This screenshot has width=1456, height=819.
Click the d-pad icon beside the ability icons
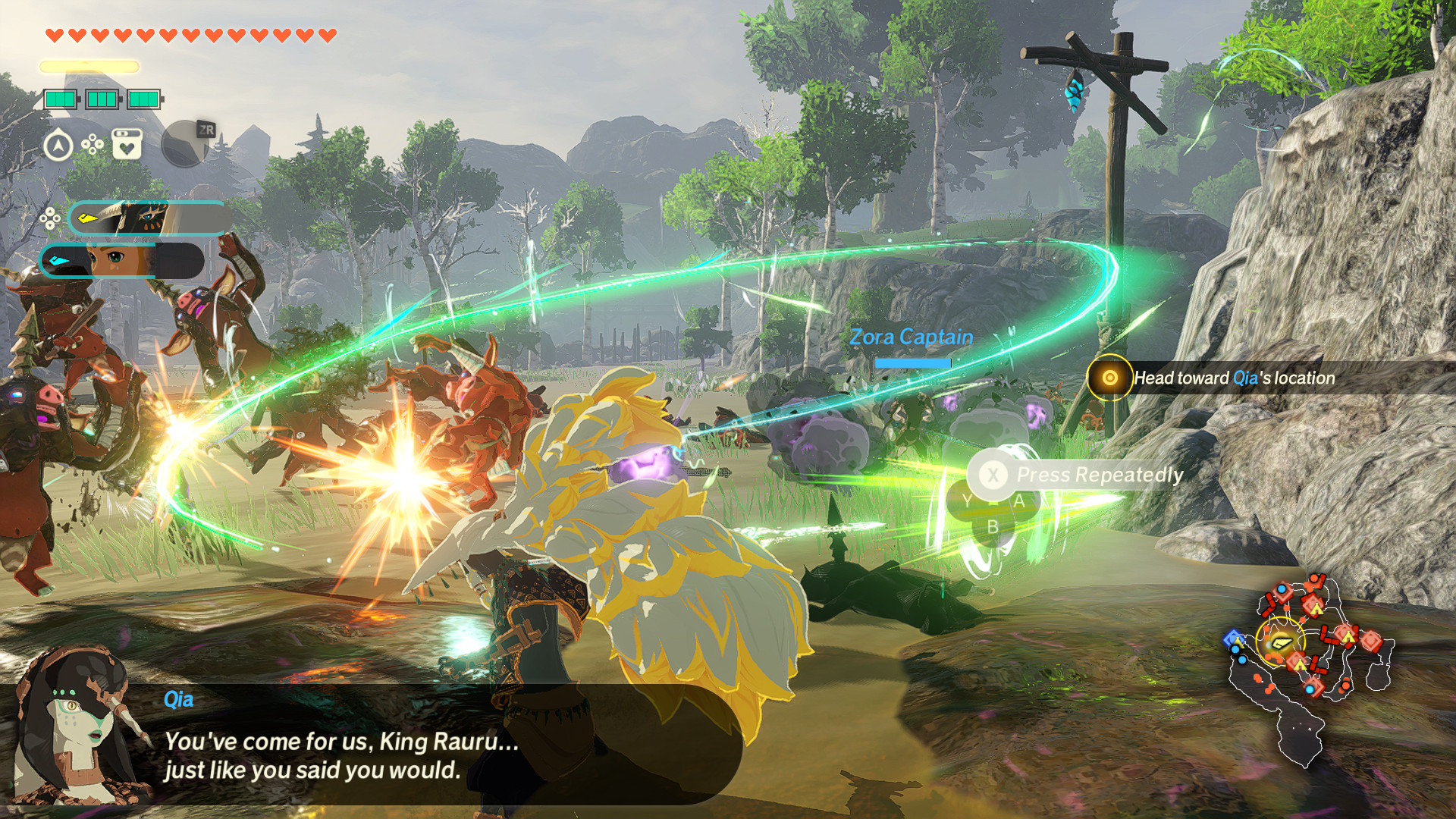coord(93,143)
